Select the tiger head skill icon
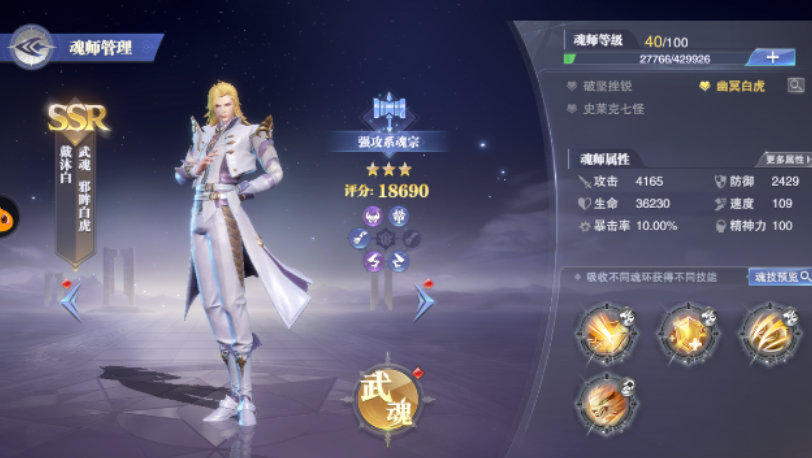The width and height of the screenshot is (812, 458). (606, 401)
